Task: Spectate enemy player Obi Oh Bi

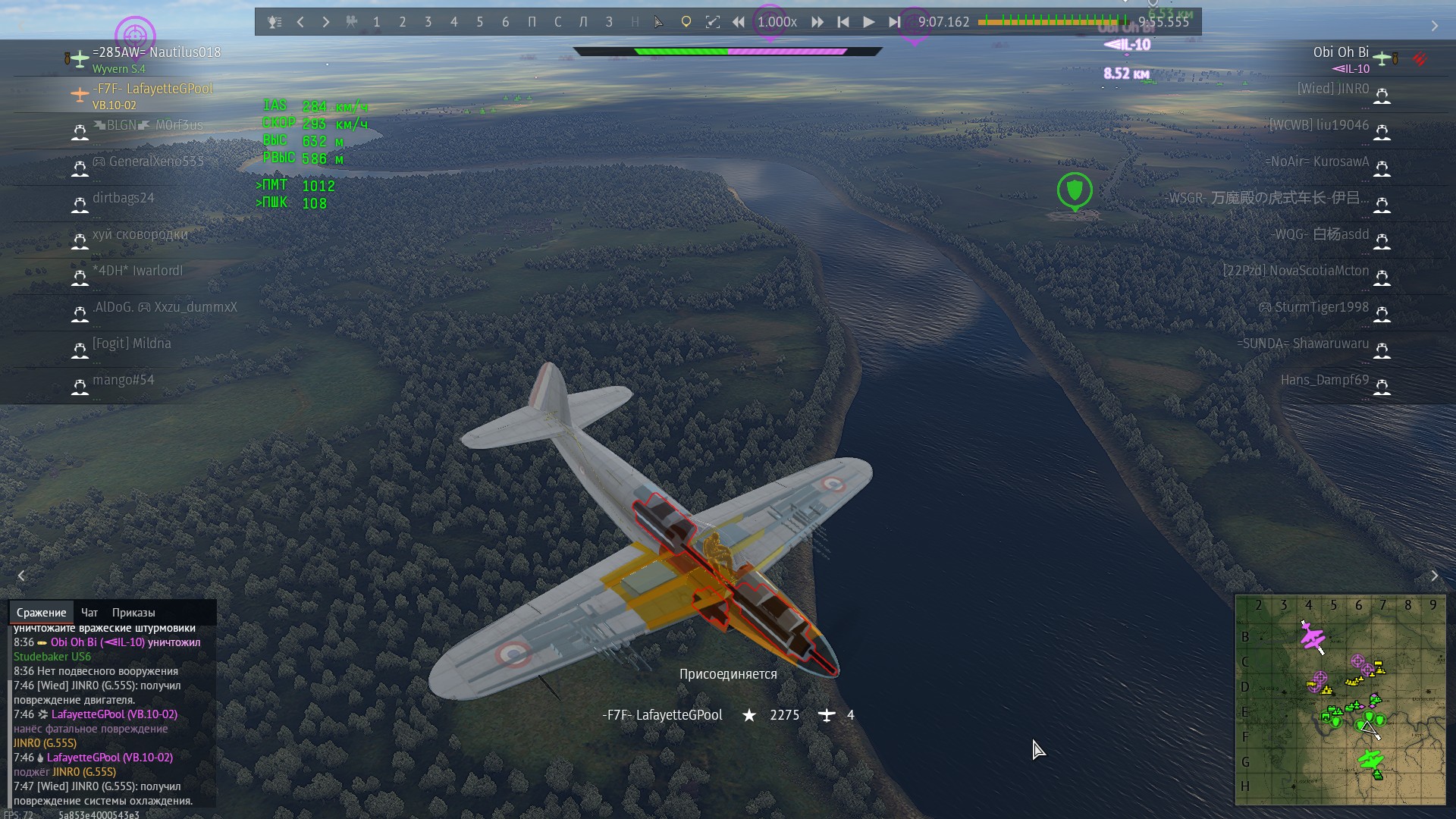Action: tap(1340, 53)
